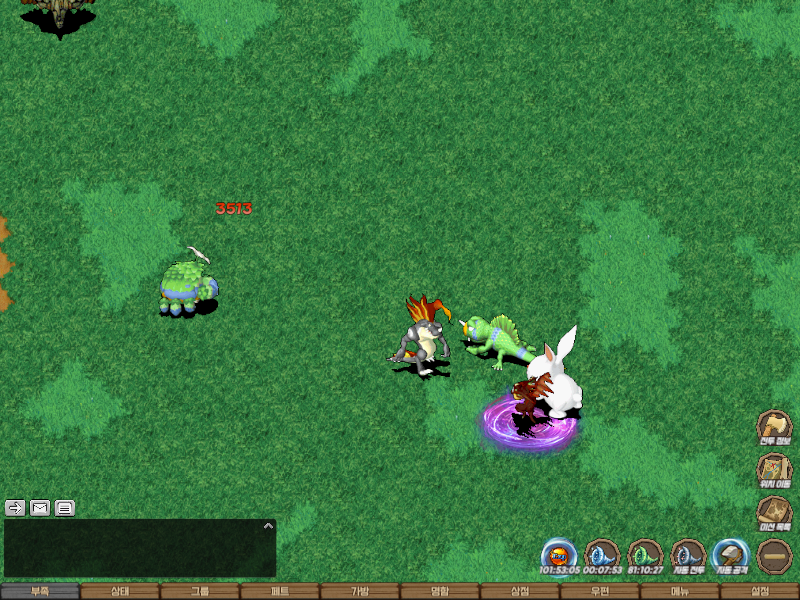Toggle 자동 전투 auto battle horn icon
This screenshot has height=600, width=800.
pyautogui.click(x=688, y=555)
